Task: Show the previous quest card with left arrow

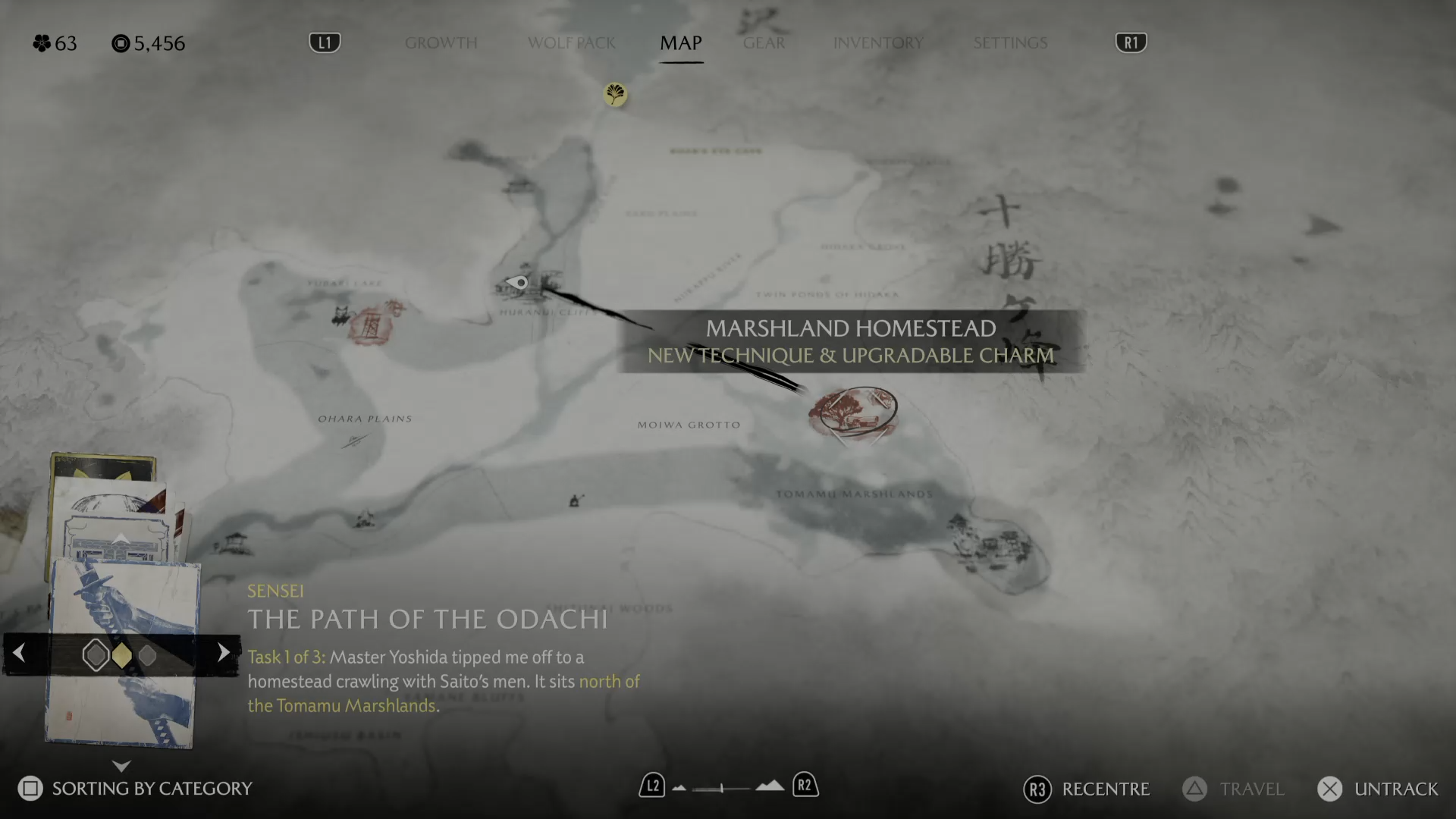Action: point(20,653)
